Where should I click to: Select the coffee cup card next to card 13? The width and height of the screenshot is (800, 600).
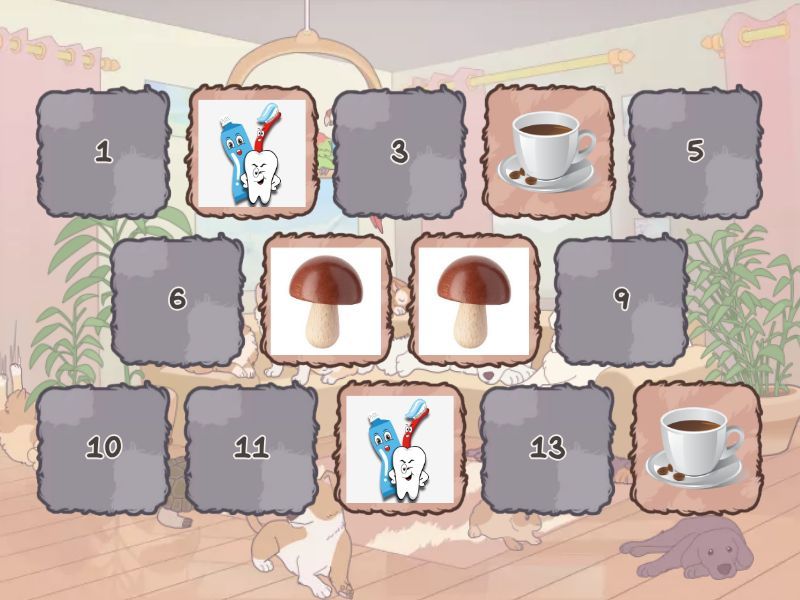(x=695, y=447)
